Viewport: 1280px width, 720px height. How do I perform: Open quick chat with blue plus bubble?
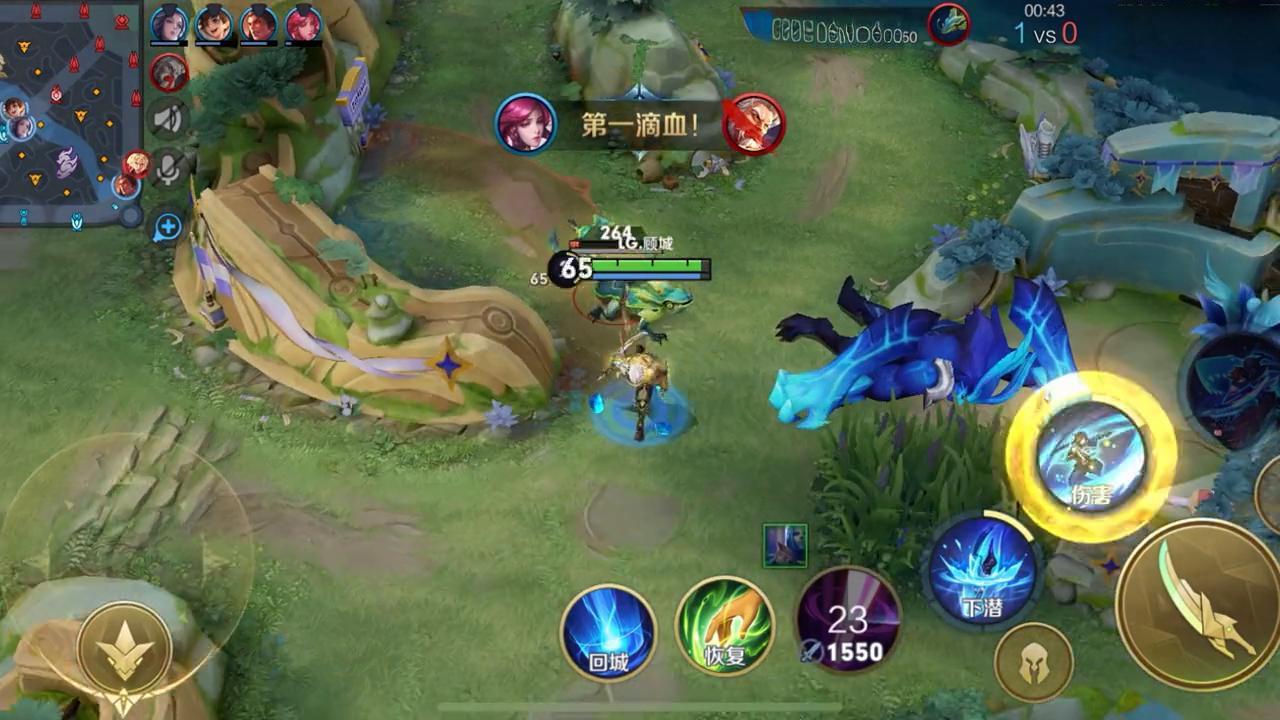(167, 228)
